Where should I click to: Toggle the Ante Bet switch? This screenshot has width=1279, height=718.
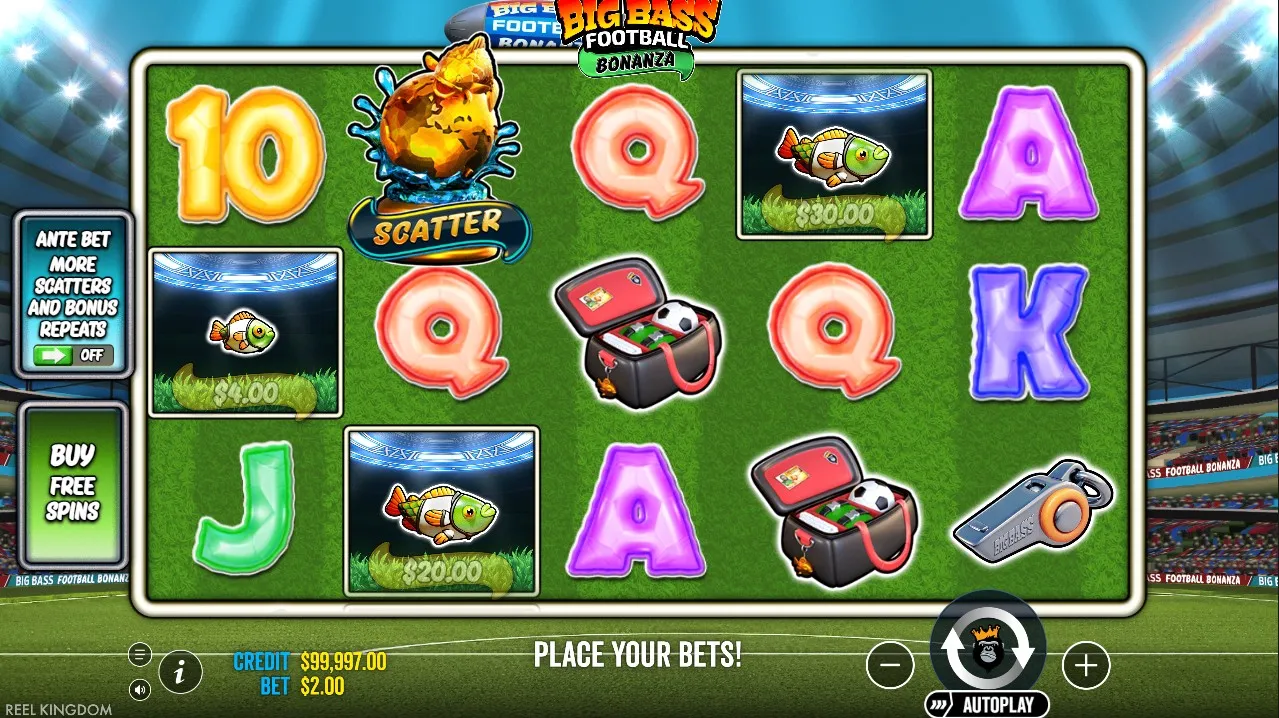73,355
